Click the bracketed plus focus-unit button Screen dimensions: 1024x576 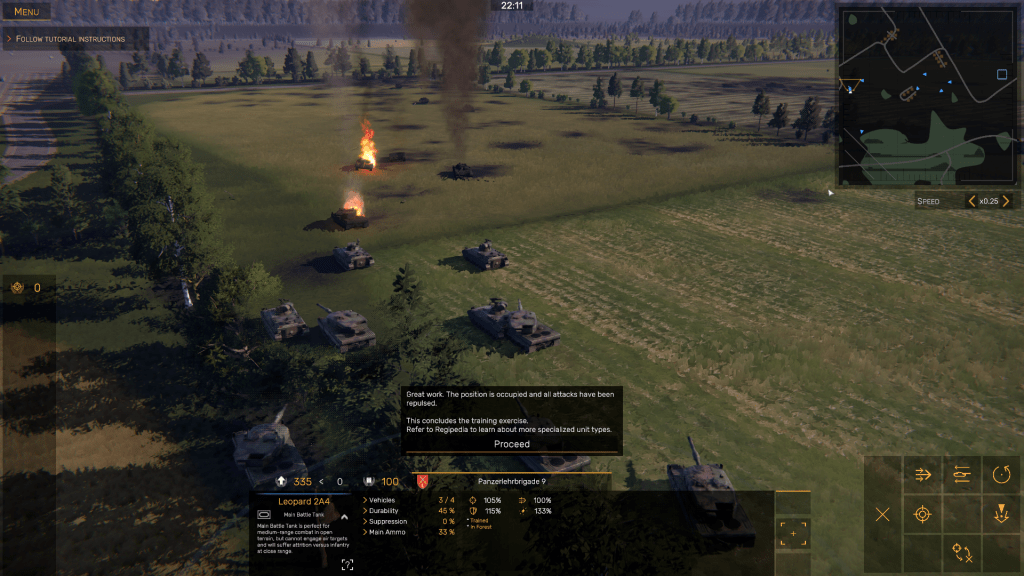[793, 534]
